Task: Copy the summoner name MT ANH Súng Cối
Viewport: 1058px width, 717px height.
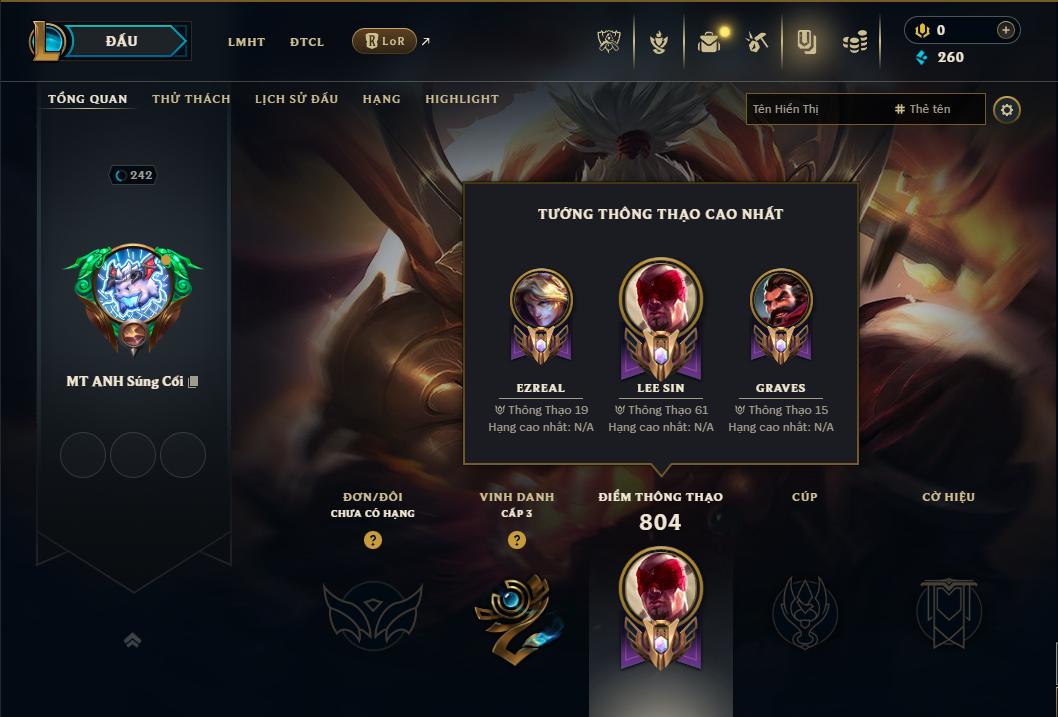Action: 194,382
